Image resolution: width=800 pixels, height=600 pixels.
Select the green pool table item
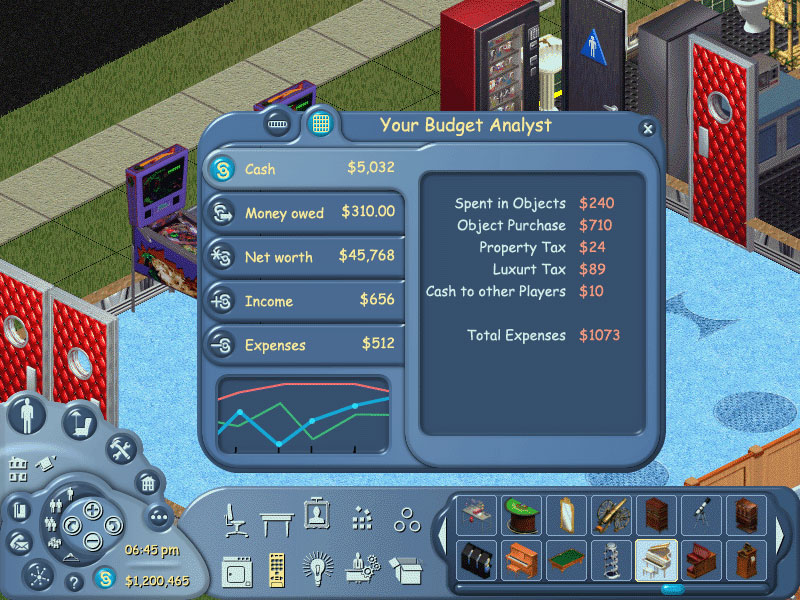pyautogui.click(x=564, y=560)
